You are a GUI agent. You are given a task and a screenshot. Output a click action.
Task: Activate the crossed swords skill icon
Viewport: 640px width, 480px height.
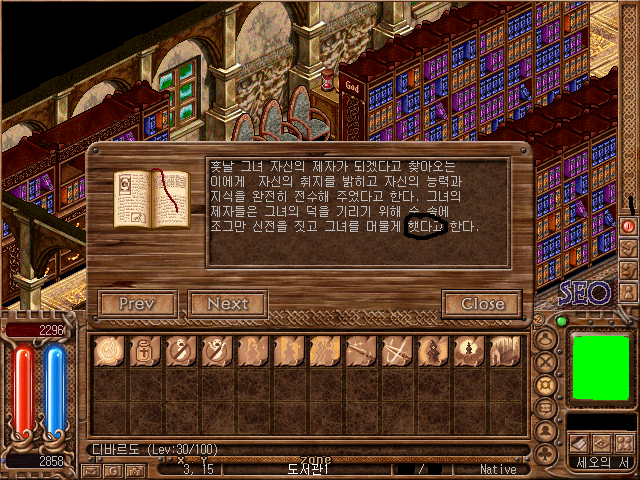395,351
